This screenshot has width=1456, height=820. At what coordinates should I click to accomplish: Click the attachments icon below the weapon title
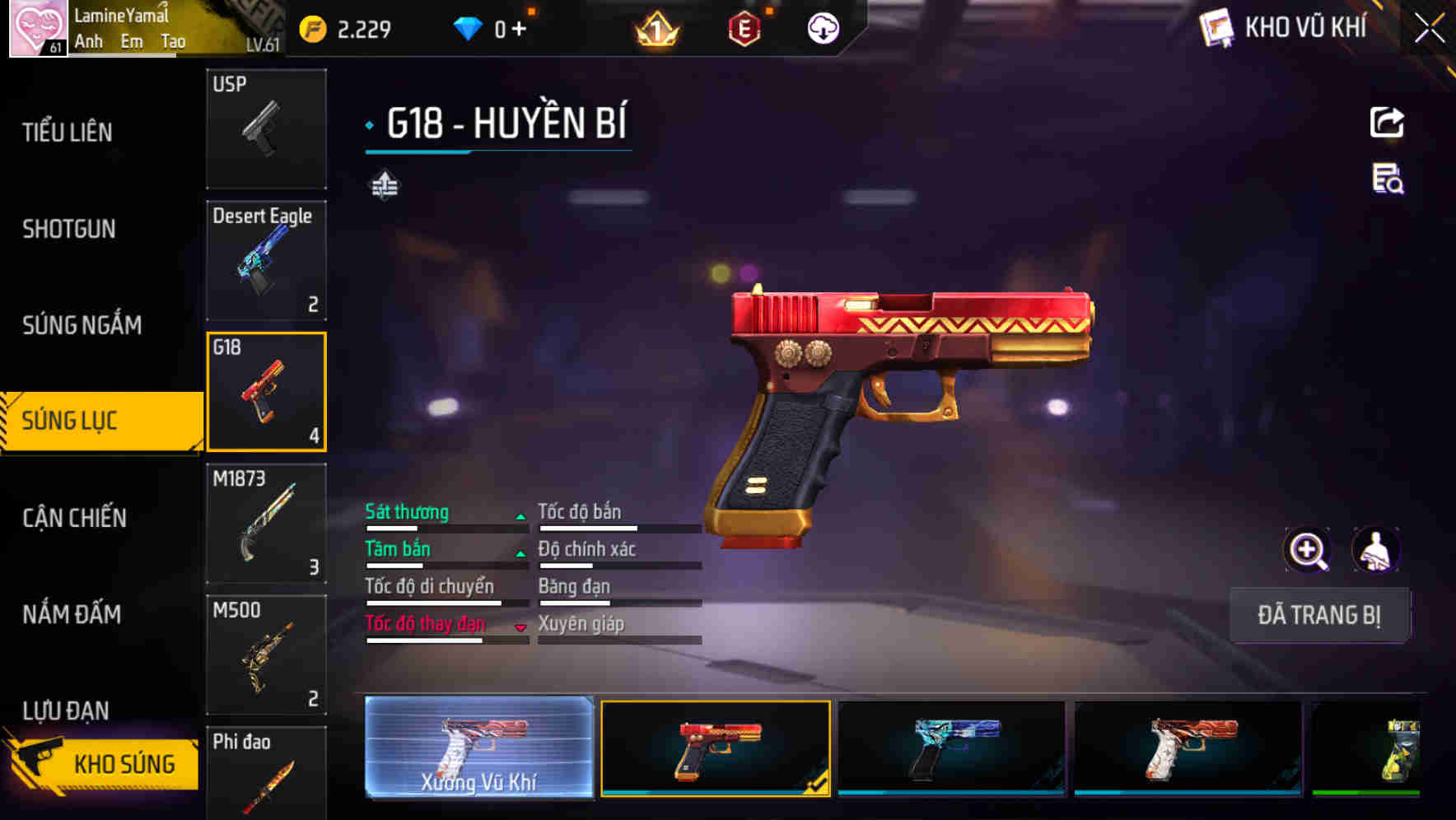(x=384, y=186)
